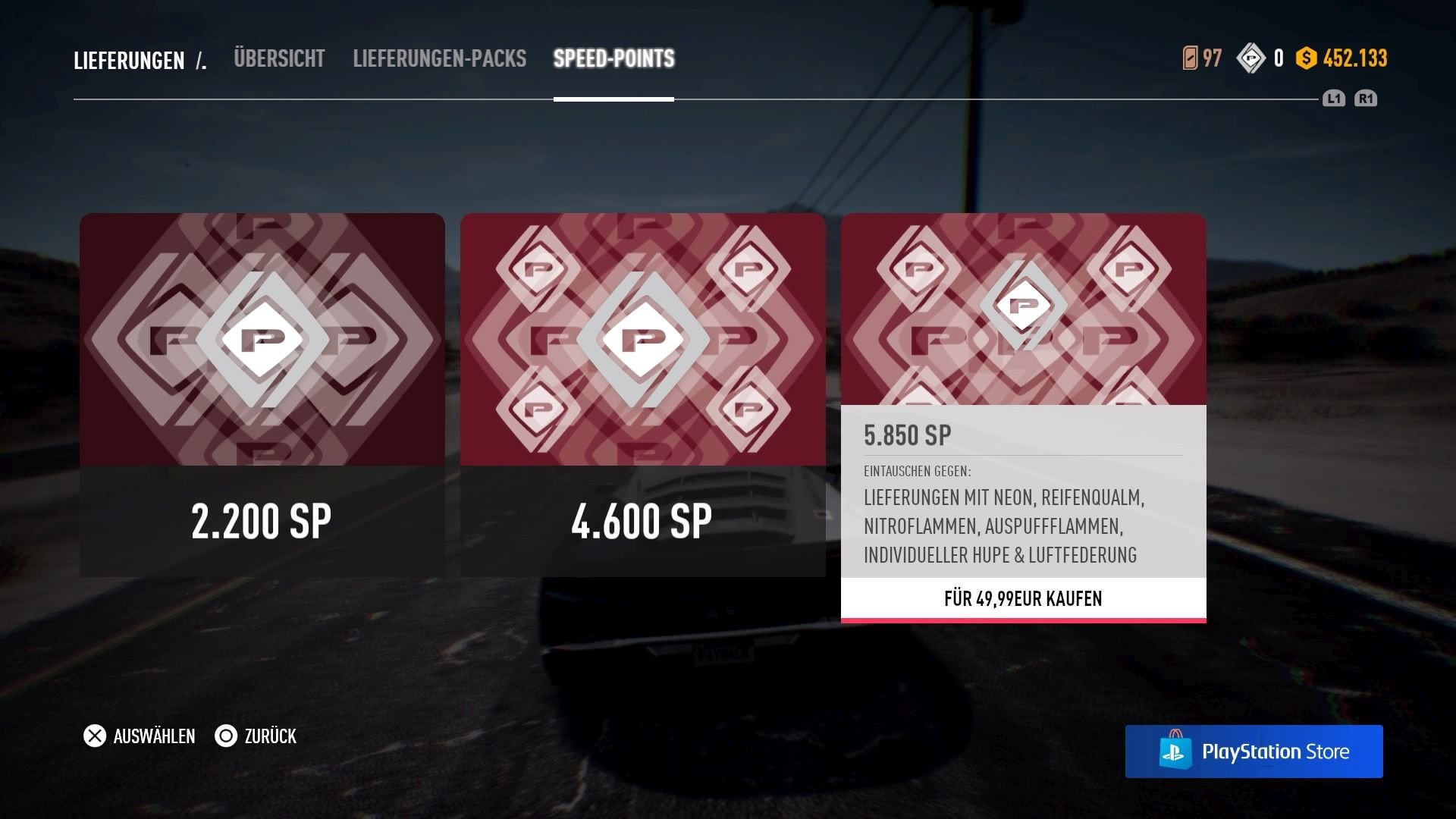Stay on the Speed-Points tab
The image size is (1456, 819).
click(x=613, y=58)
